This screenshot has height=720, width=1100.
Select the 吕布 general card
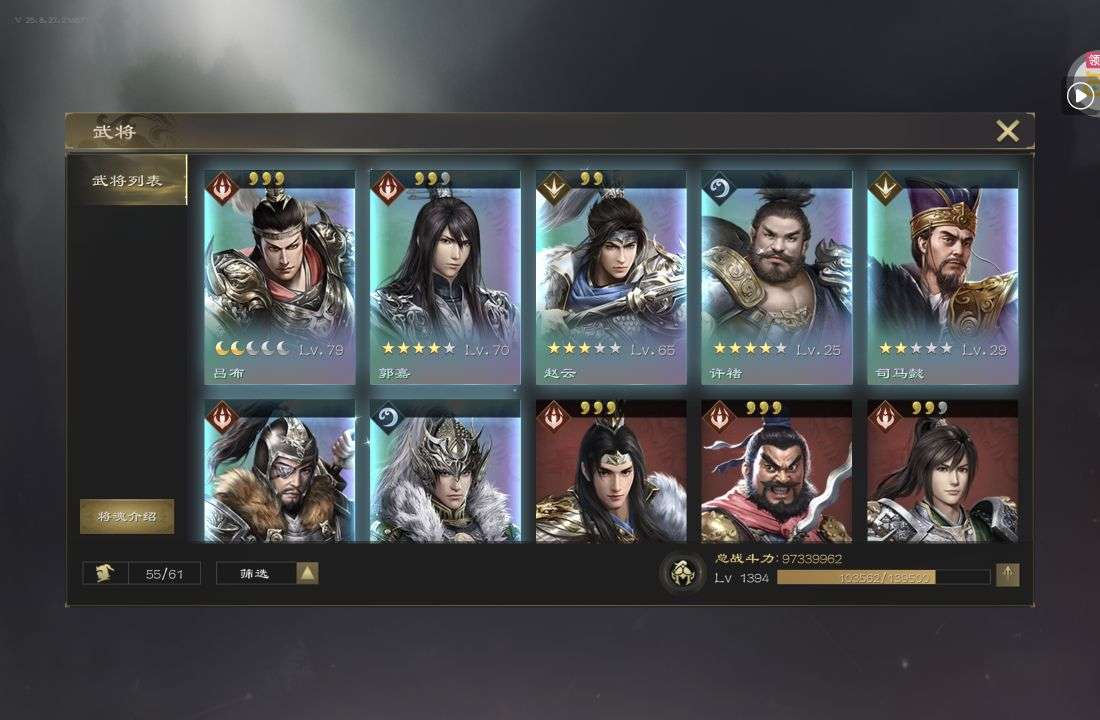(280, 277)
